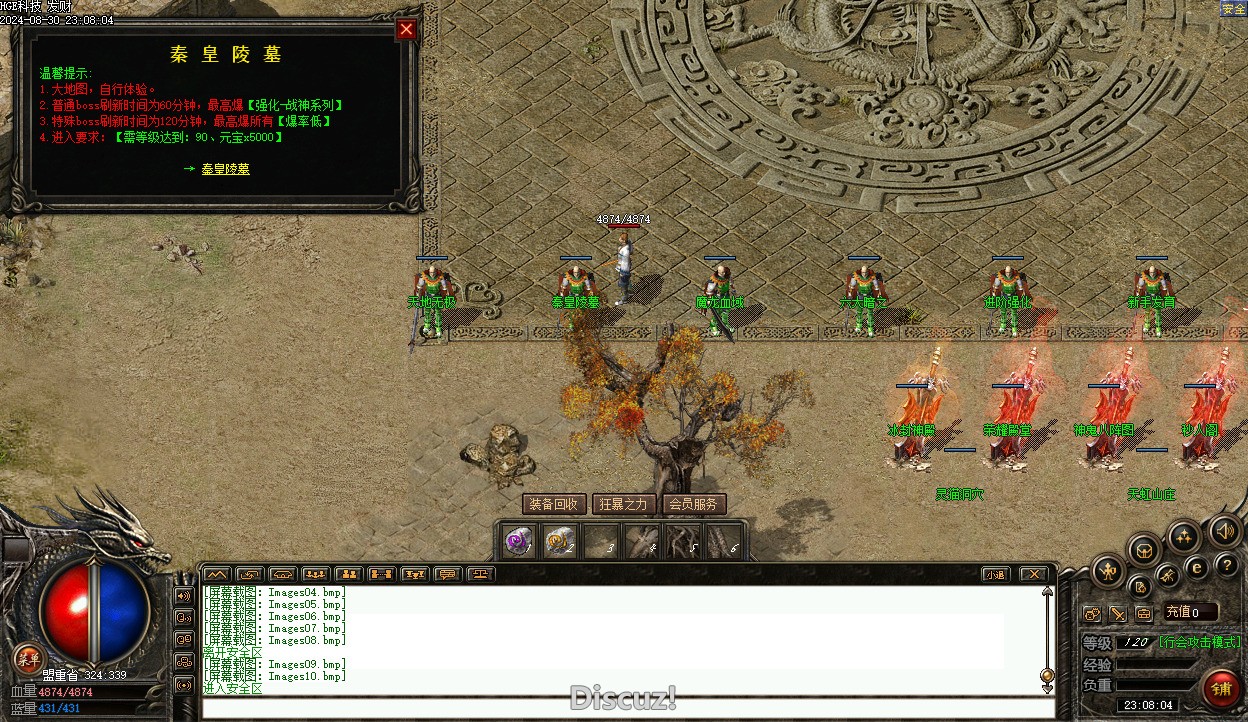
Task: Click the 充值 recharge field
Action: 1190,612
